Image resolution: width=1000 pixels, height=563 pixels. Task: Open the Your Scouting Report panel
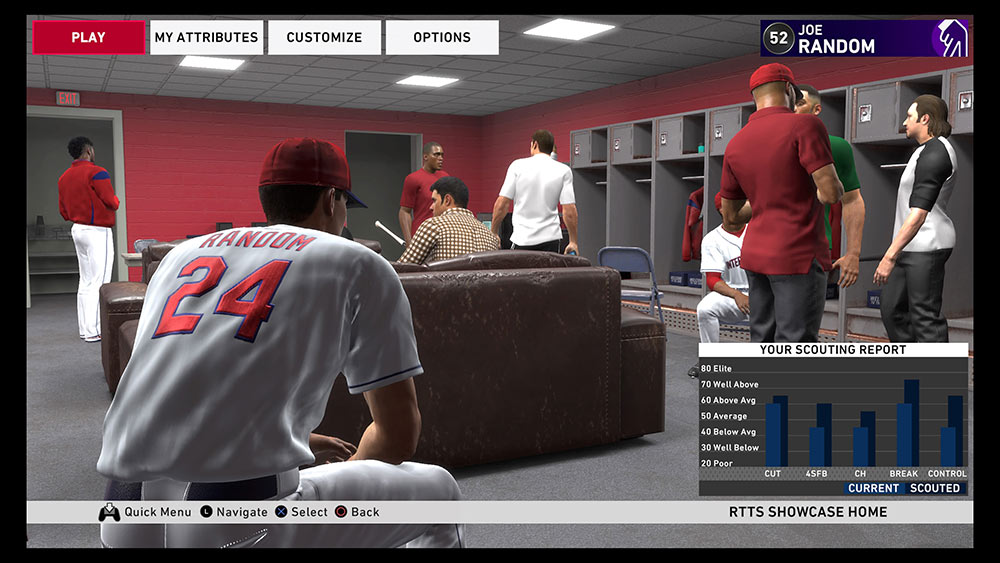[833, 419]
